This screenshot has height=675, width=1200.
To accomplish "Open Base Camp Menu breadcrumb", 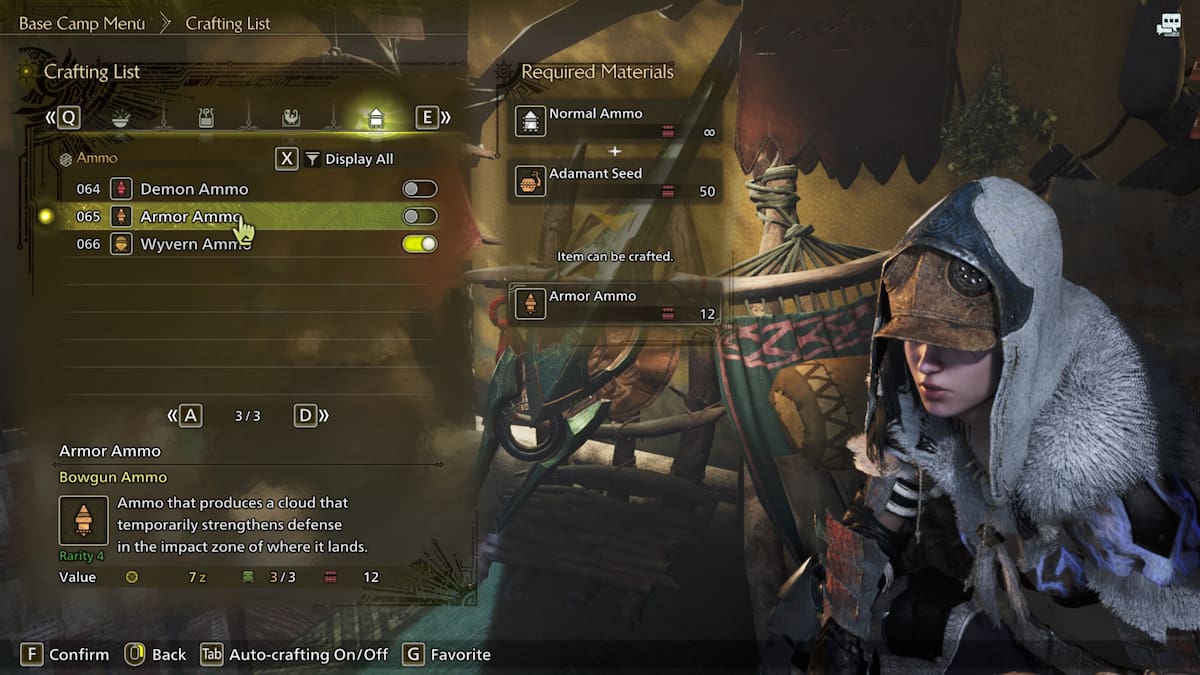I will [82, 23].
